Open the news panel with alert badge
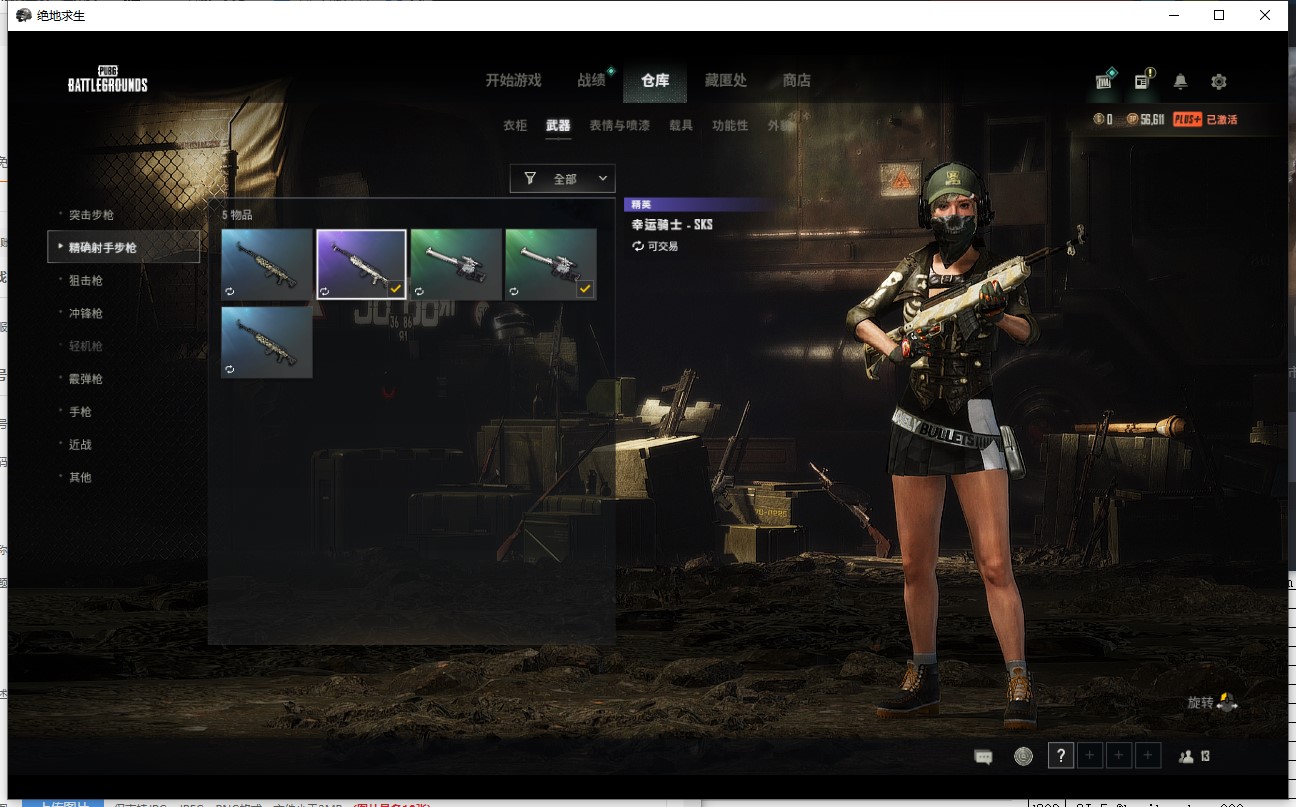Viewport: 1296px width, 807px height. tap(1141, 81)
